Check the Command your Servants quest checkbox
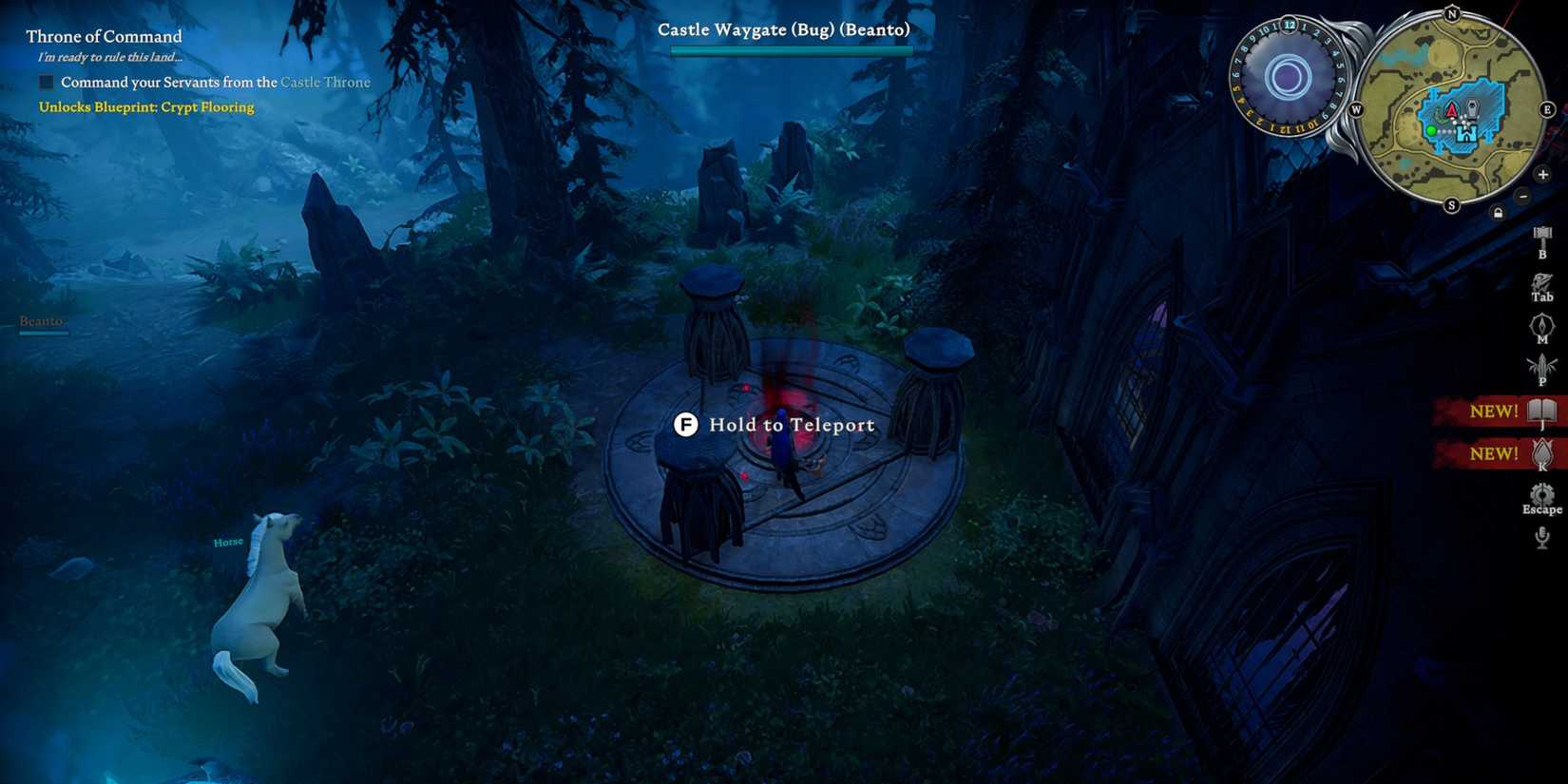This screenshot has width=1568, height=784. [x=45, y=82]
